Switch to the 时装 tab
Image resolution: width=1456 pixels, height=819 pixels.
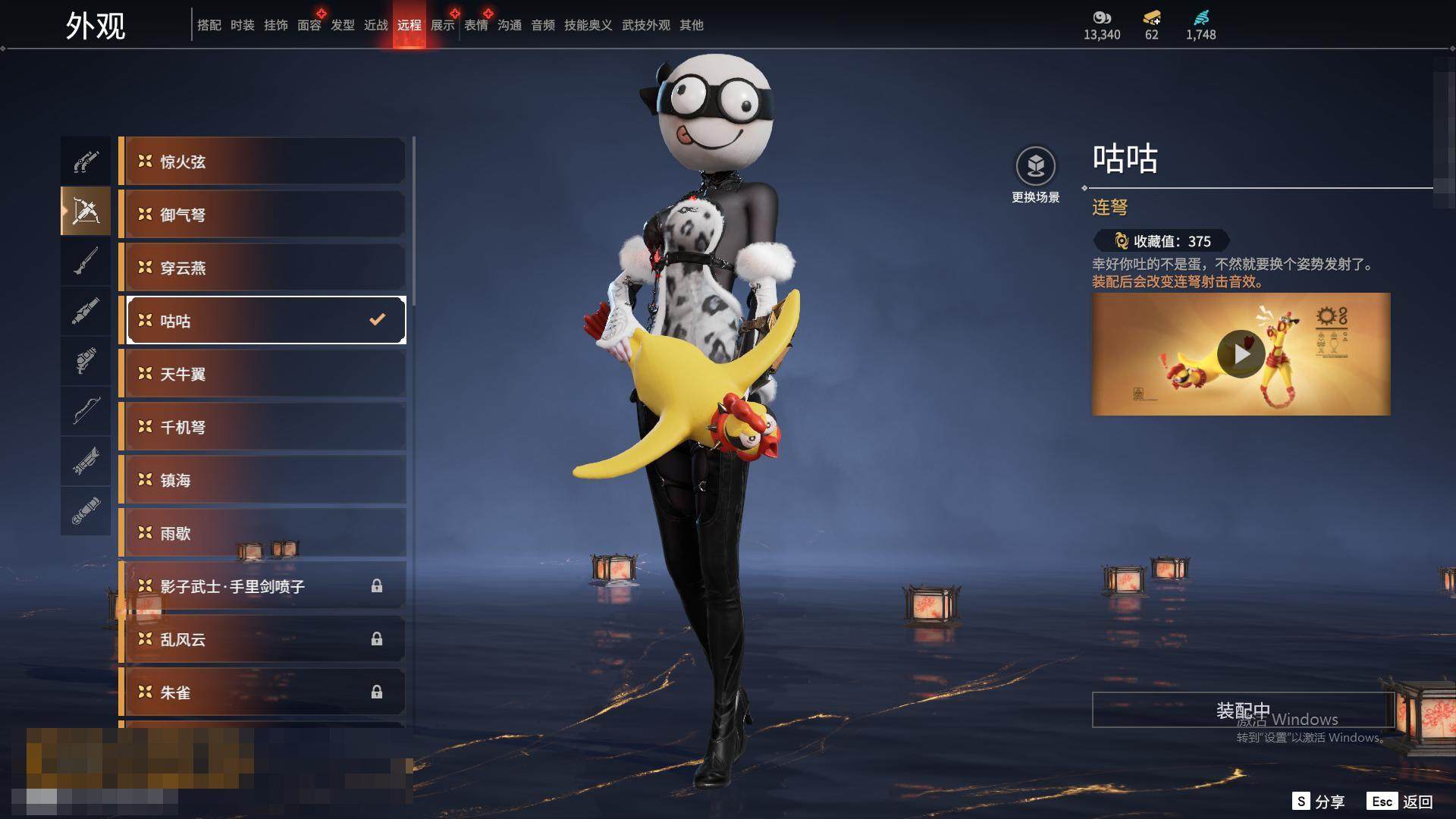tap(242, 25)
